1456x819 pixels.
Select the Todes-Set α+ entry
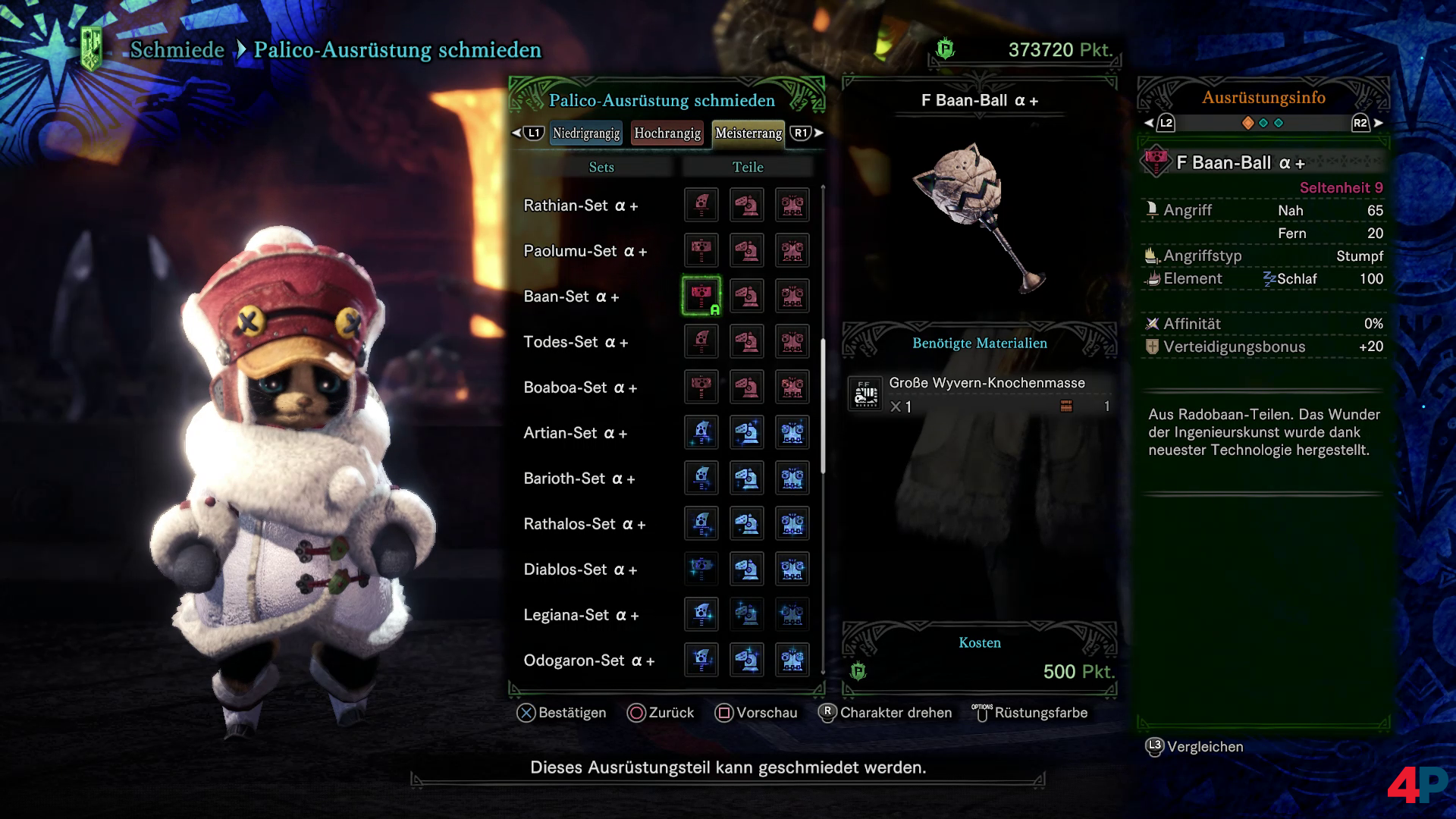click(576, 342)
